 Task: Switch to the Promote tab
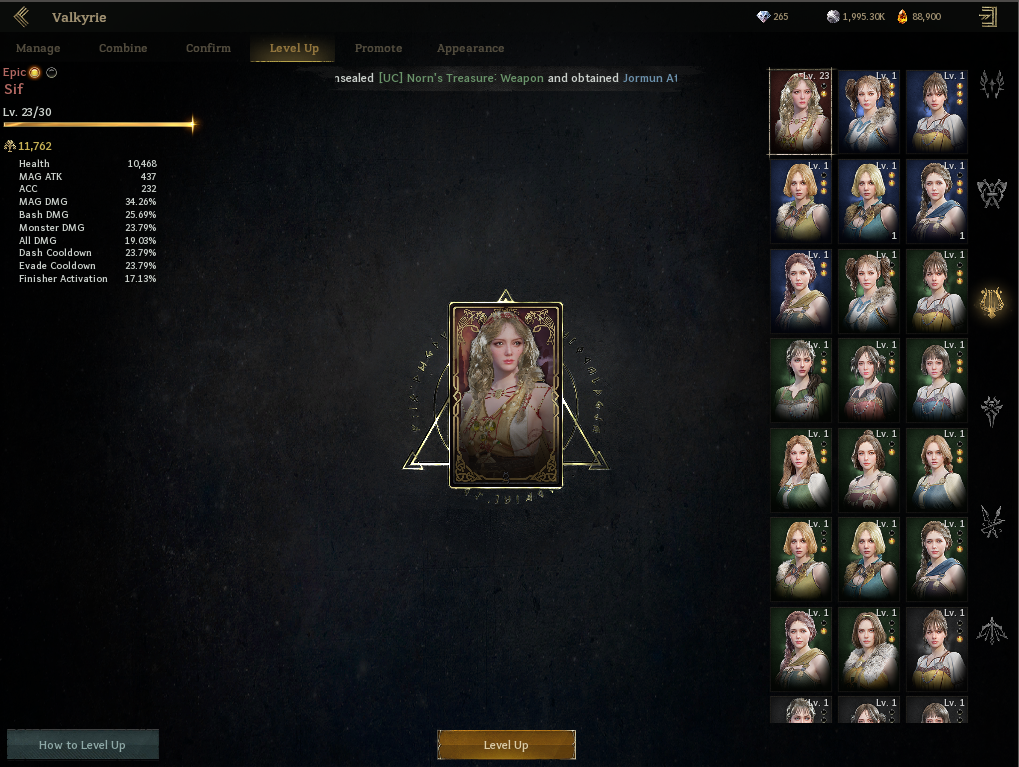point(378,48)
